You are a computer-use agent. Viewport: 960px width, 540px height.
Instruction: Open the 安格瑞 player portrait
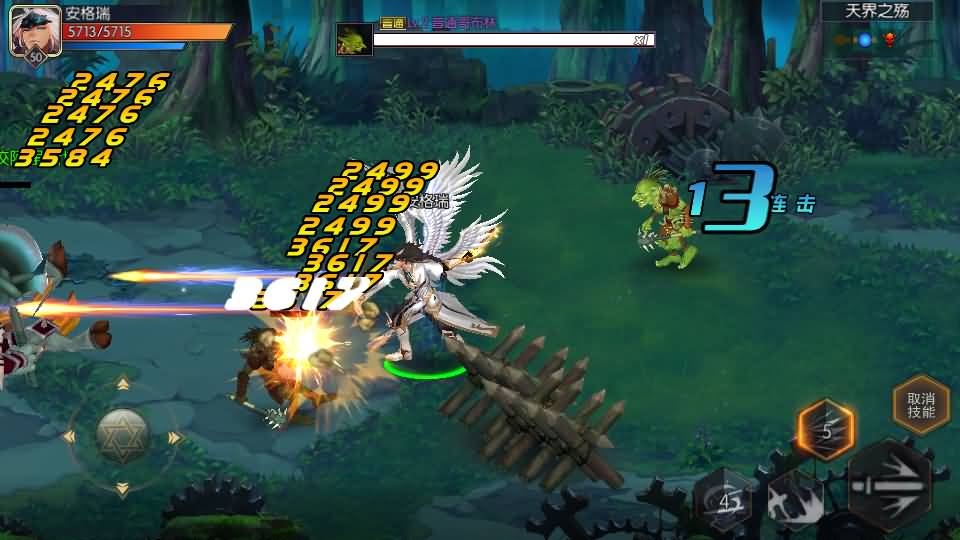coord(31,34)
